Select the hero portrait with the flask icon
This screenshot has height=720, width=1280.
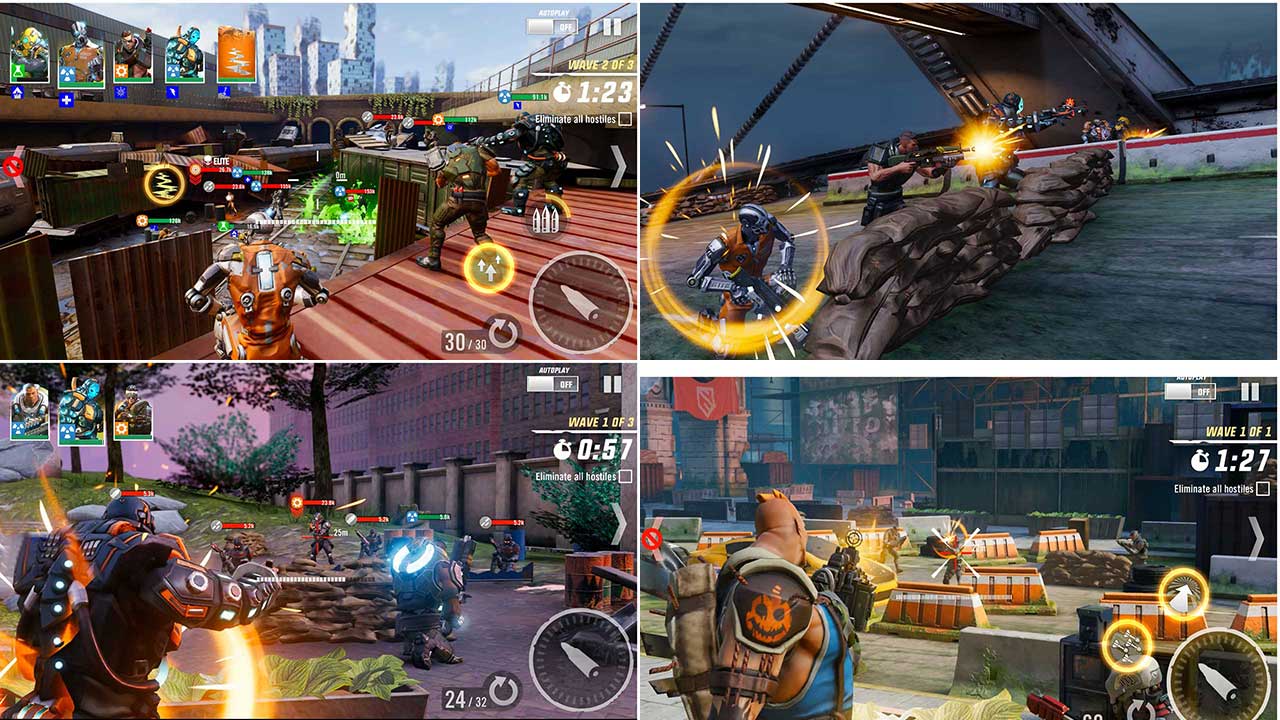click(28, 55)
